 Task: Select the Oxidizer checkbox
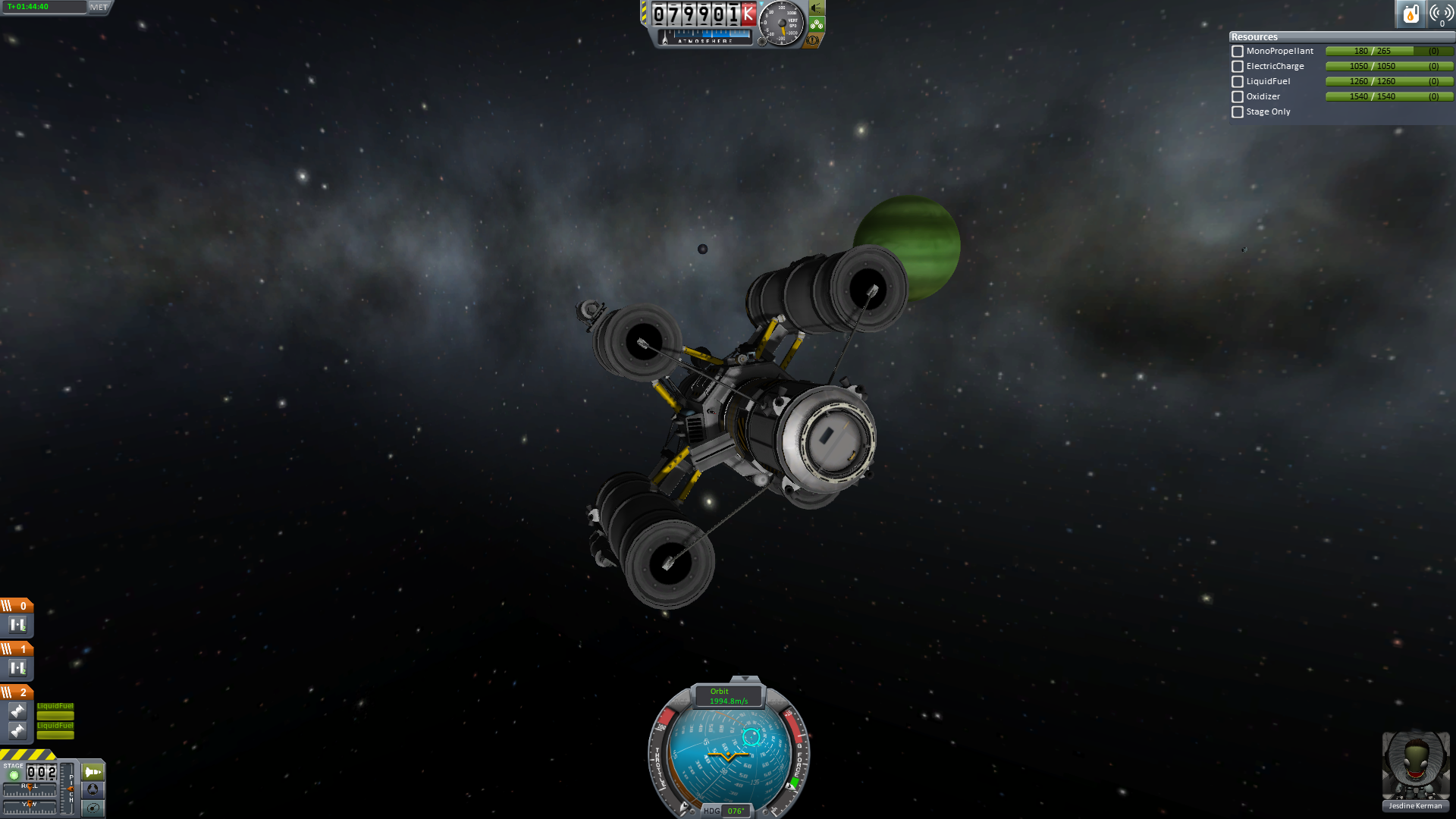tap(1238, 97)
